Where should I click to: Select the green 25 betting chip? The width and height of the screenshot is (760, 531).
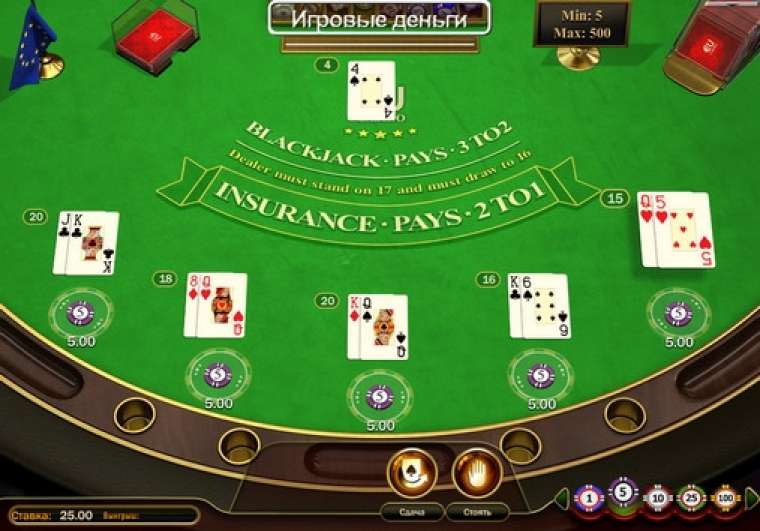690,497
